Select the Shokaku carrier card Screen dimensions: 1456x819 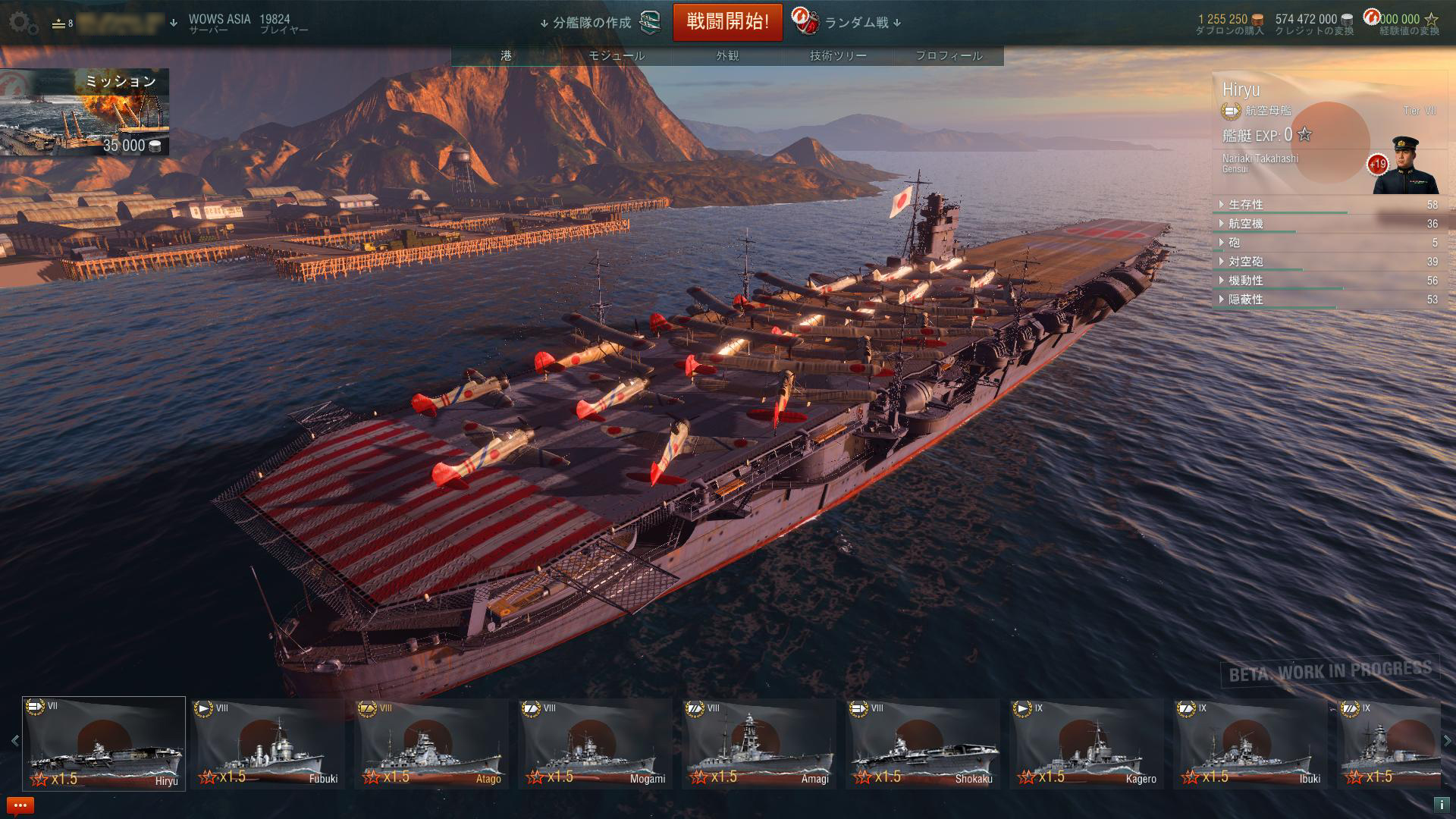point(923,743)
